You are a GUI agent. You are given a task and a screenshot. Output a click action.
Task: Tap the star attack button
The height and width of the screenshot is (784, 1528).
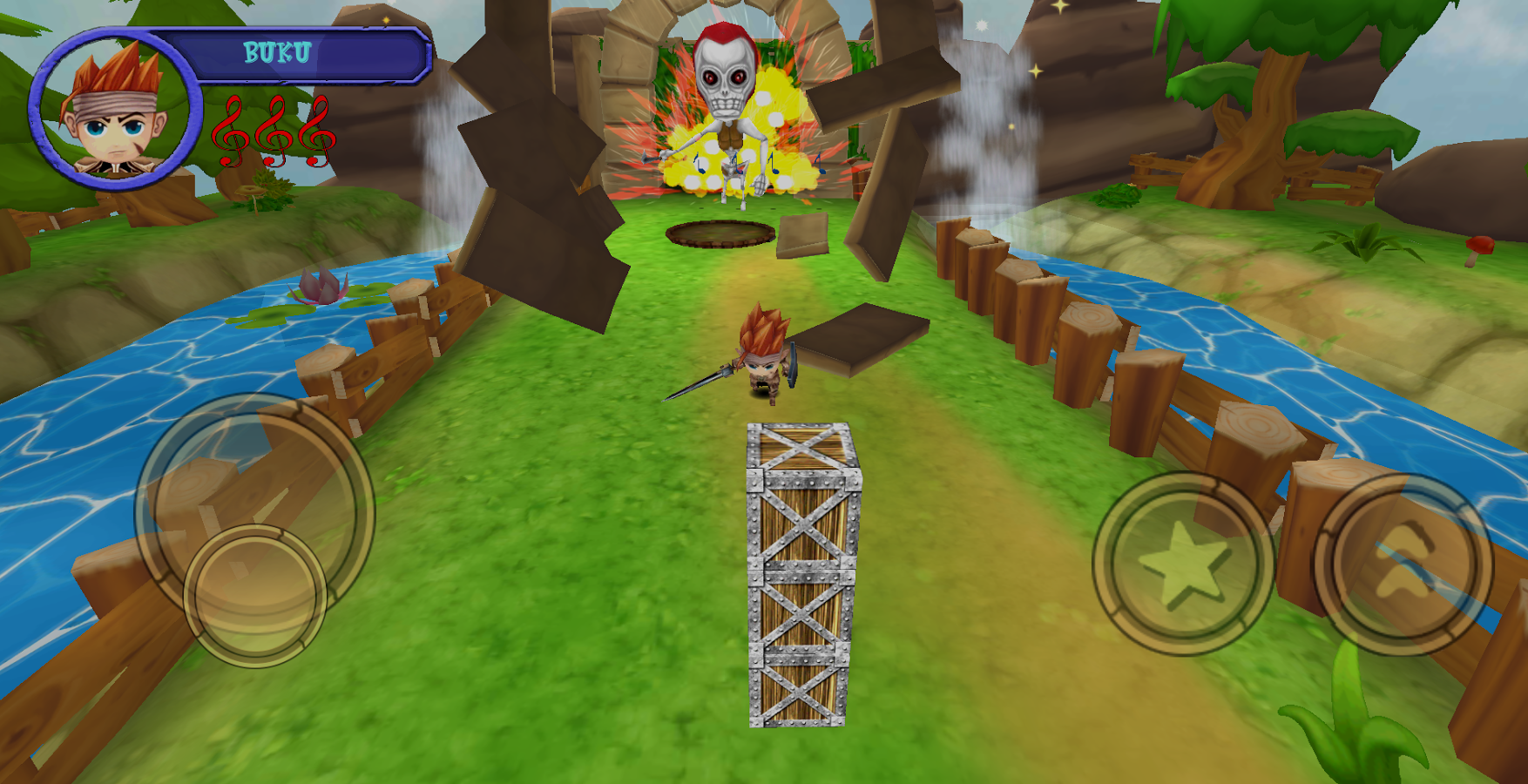[x=1183, y=564]
